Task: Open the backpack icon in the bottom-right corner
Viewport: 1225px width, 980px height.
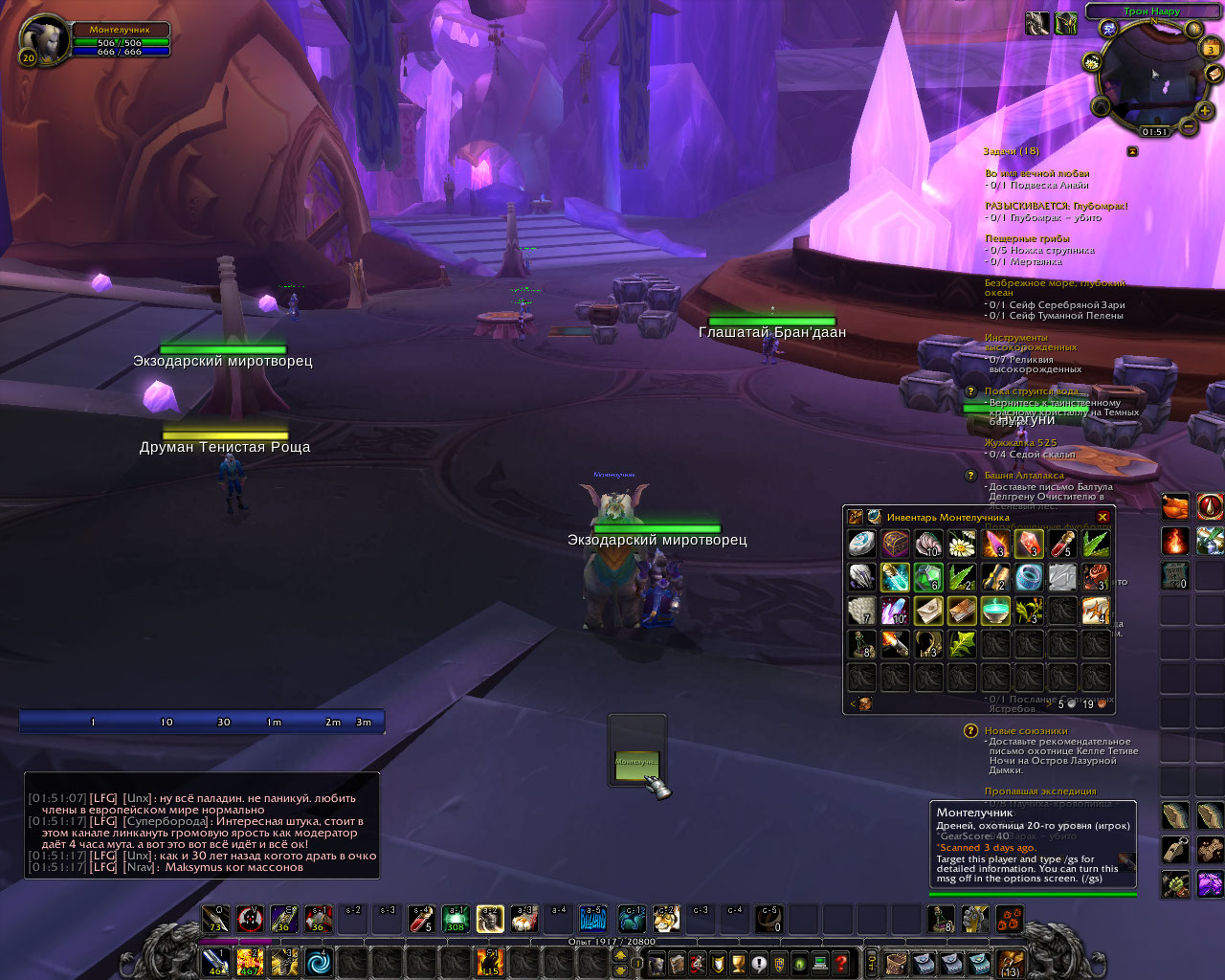Action: [1010, 965]
